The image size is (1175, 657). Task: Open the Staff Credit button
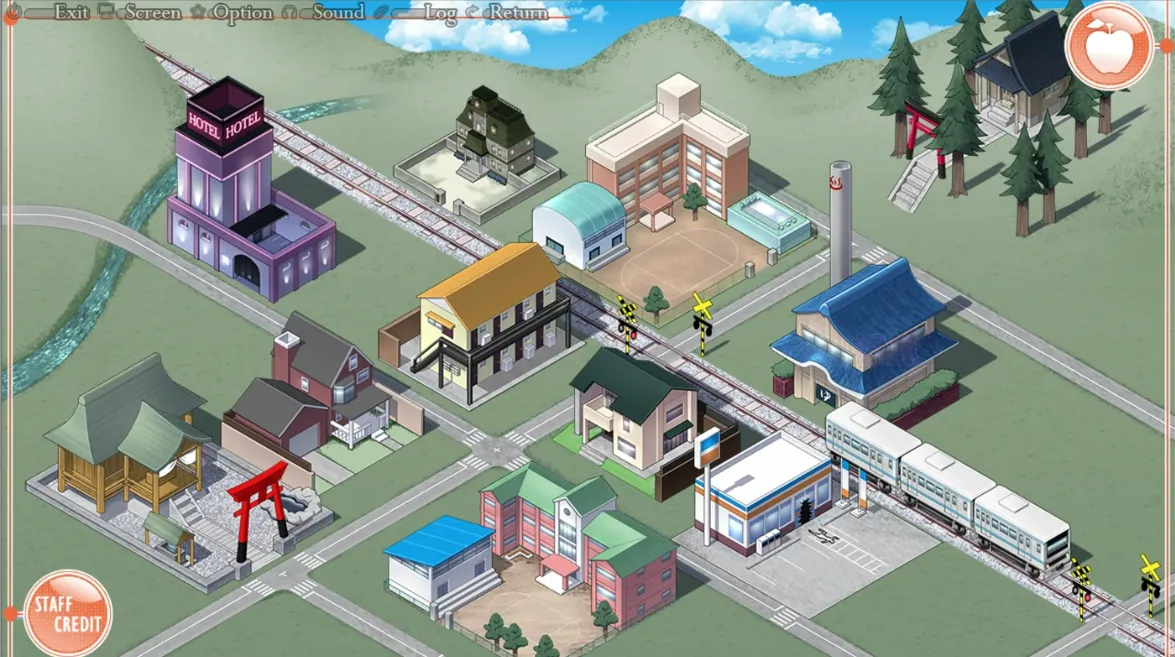(x=68, y=611)
